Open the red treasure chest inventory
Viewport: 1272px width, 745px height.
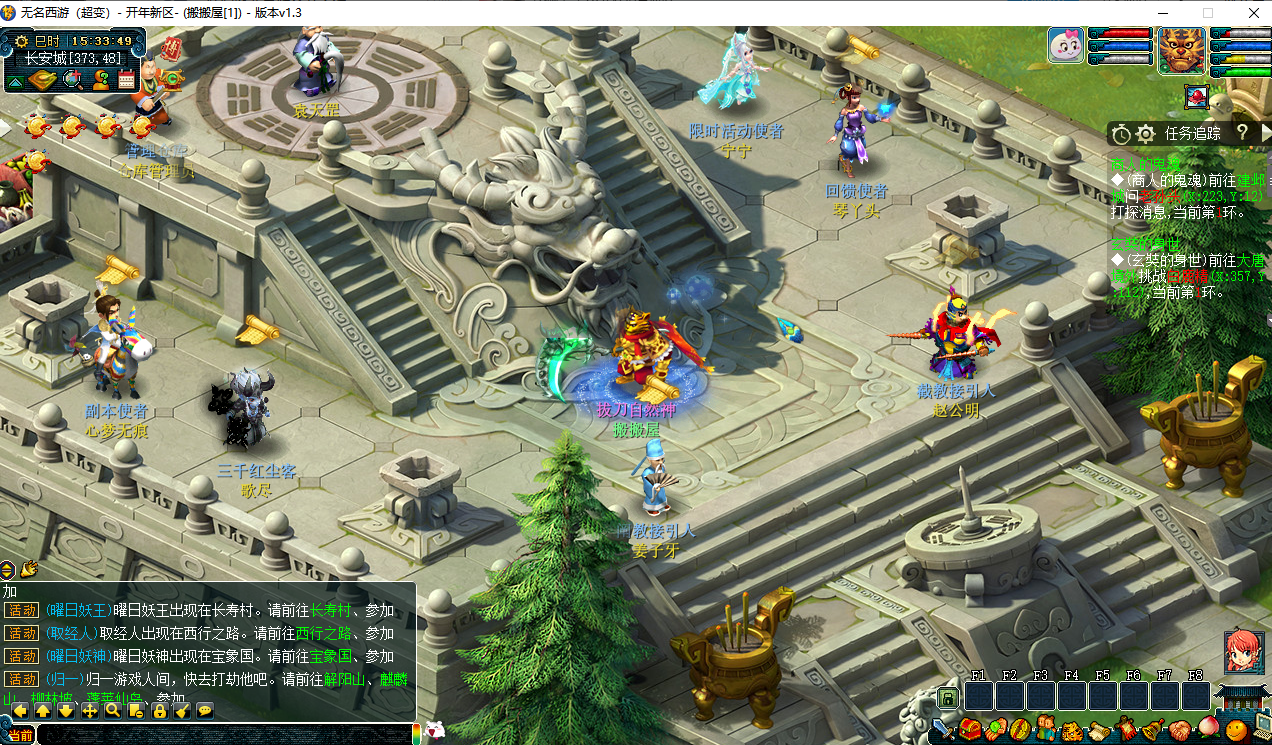tap(970, 730)
